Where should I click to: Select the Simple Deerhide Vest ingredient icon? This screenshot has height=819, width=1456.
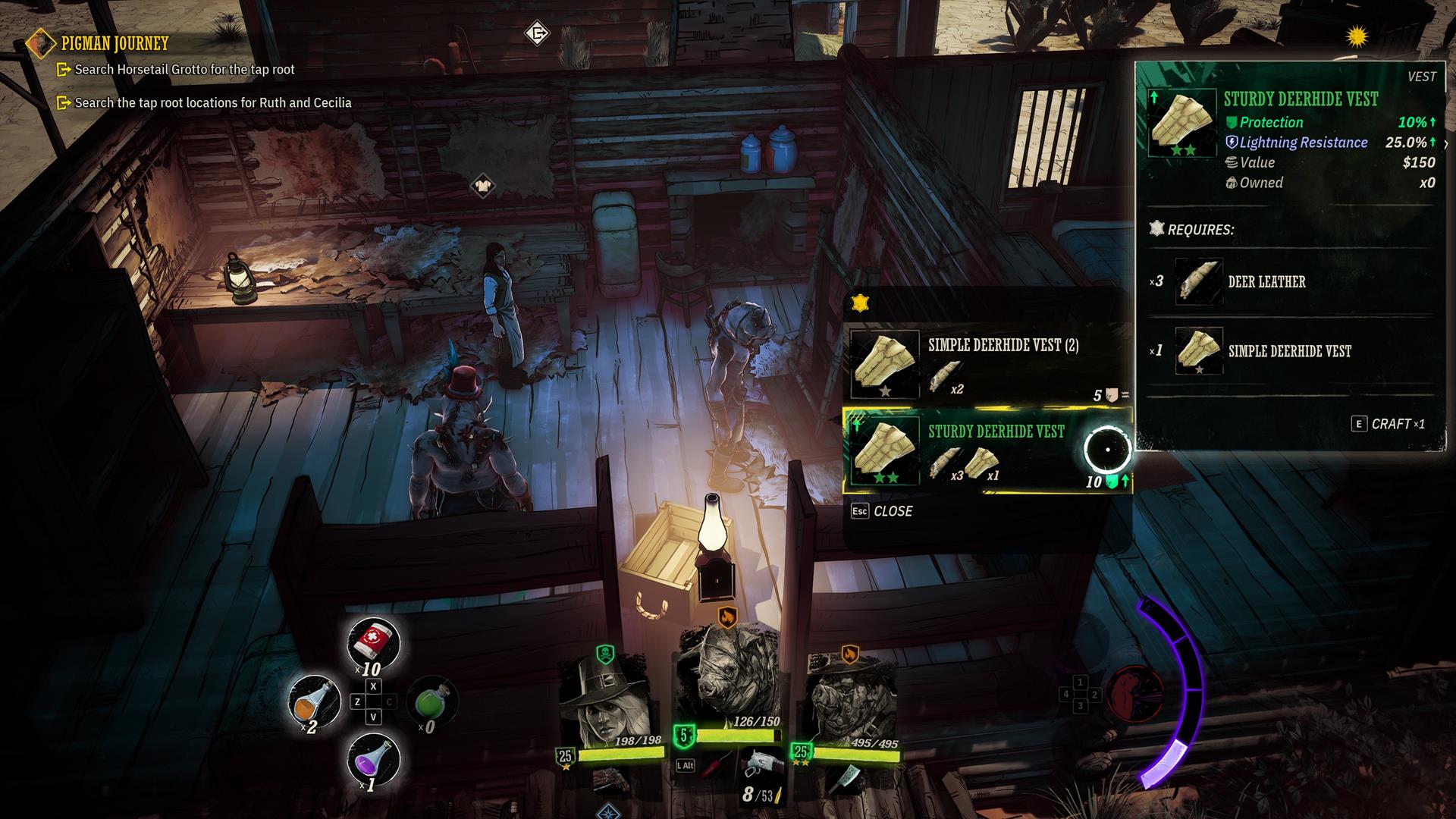1198,351
